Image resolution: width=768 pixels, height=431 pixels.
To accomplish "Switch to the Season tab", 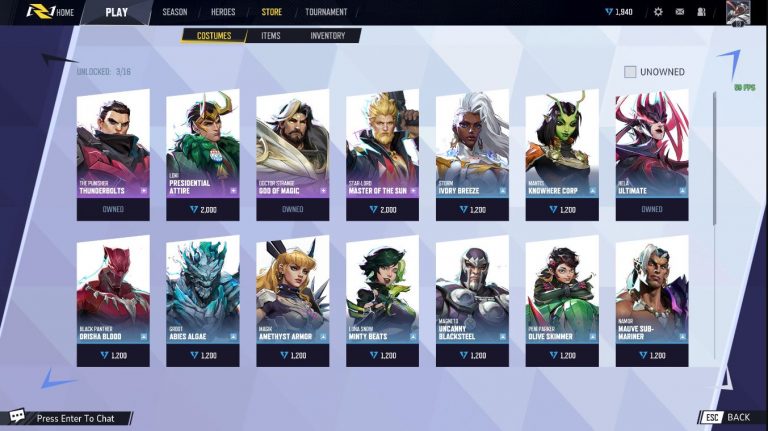I will pyautogui.click(x=175, y=12).
